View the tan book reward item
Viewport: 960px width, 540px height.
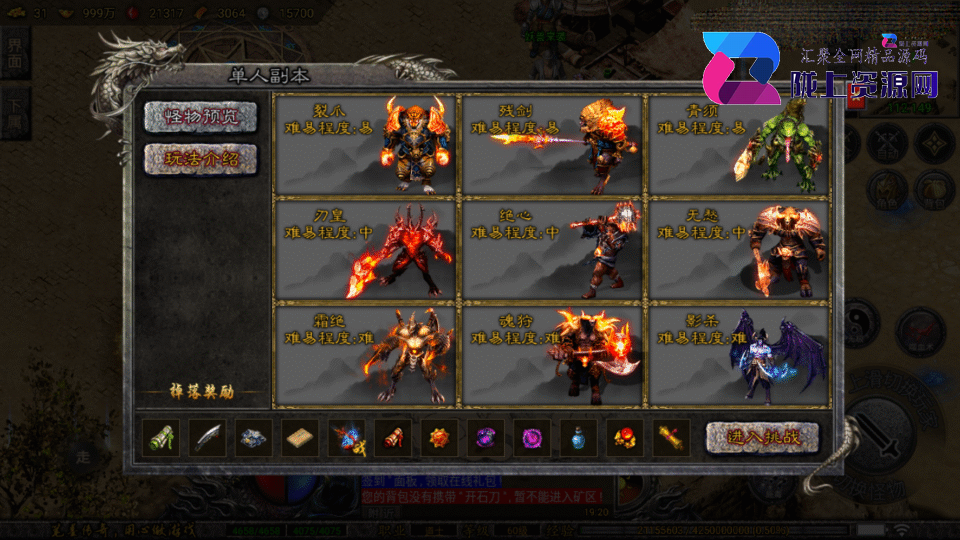pyautogui.click(x=300, y=438)
